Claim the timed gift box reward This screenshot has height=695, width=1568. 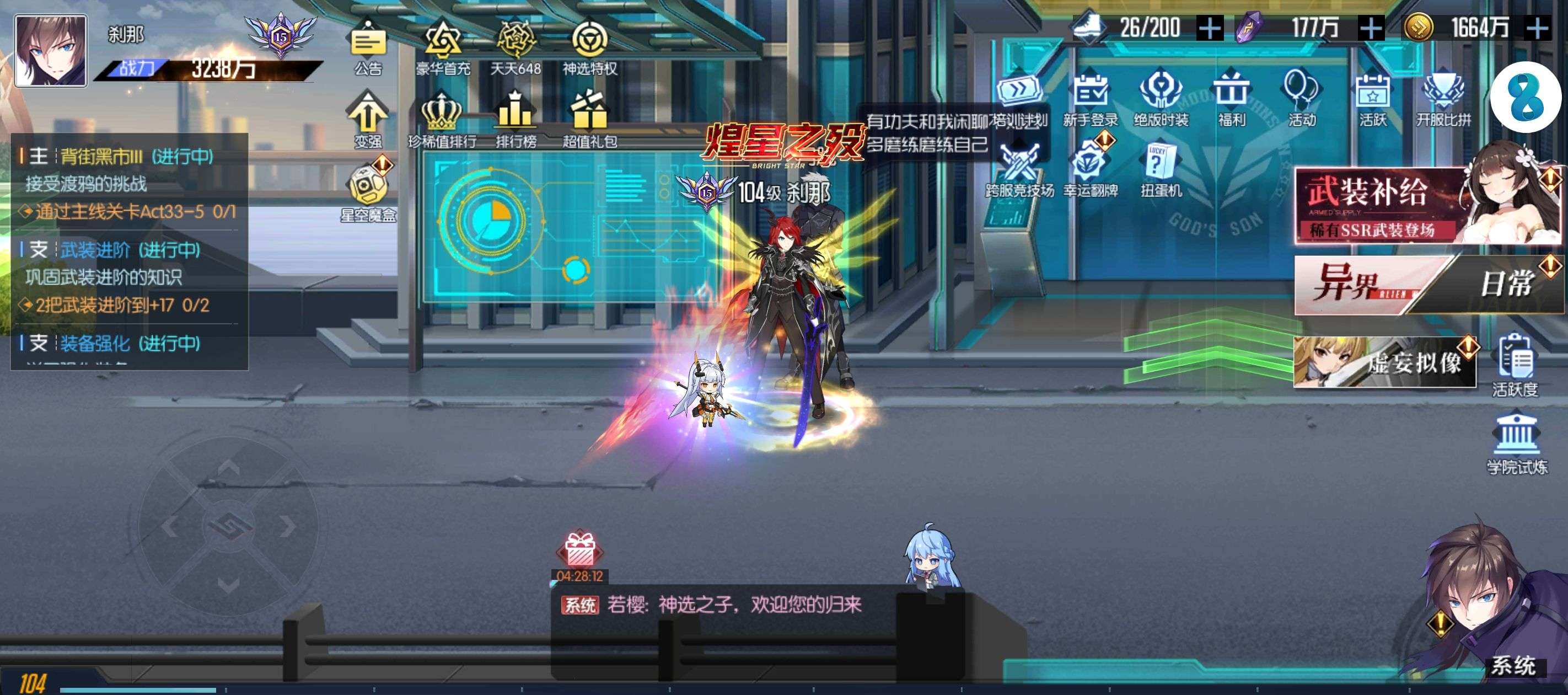579,551
